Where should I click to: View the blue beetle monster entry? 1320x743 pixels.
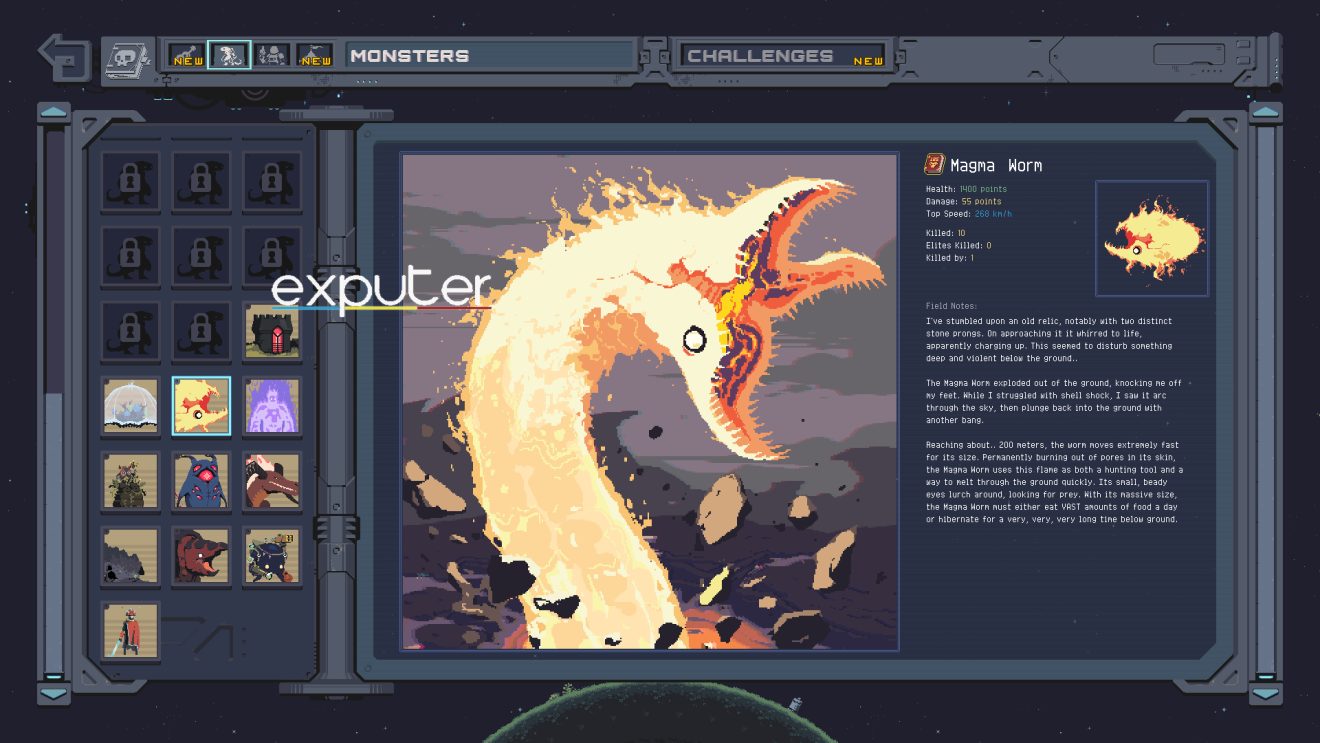pyautogui.click(x=201, y=481)
